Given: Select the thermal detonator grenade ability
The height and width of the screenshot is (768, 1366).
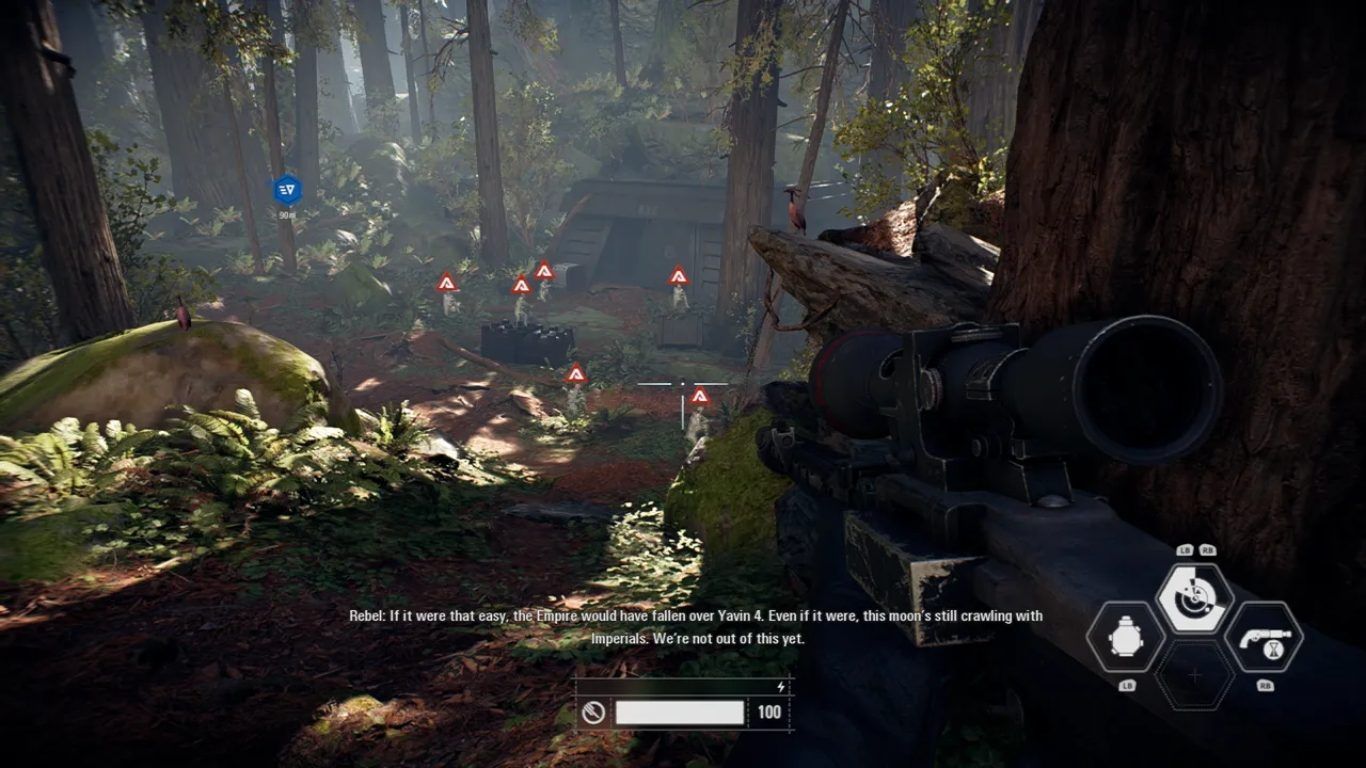Looking at the screenshot, I should [x=1125, y=637].
